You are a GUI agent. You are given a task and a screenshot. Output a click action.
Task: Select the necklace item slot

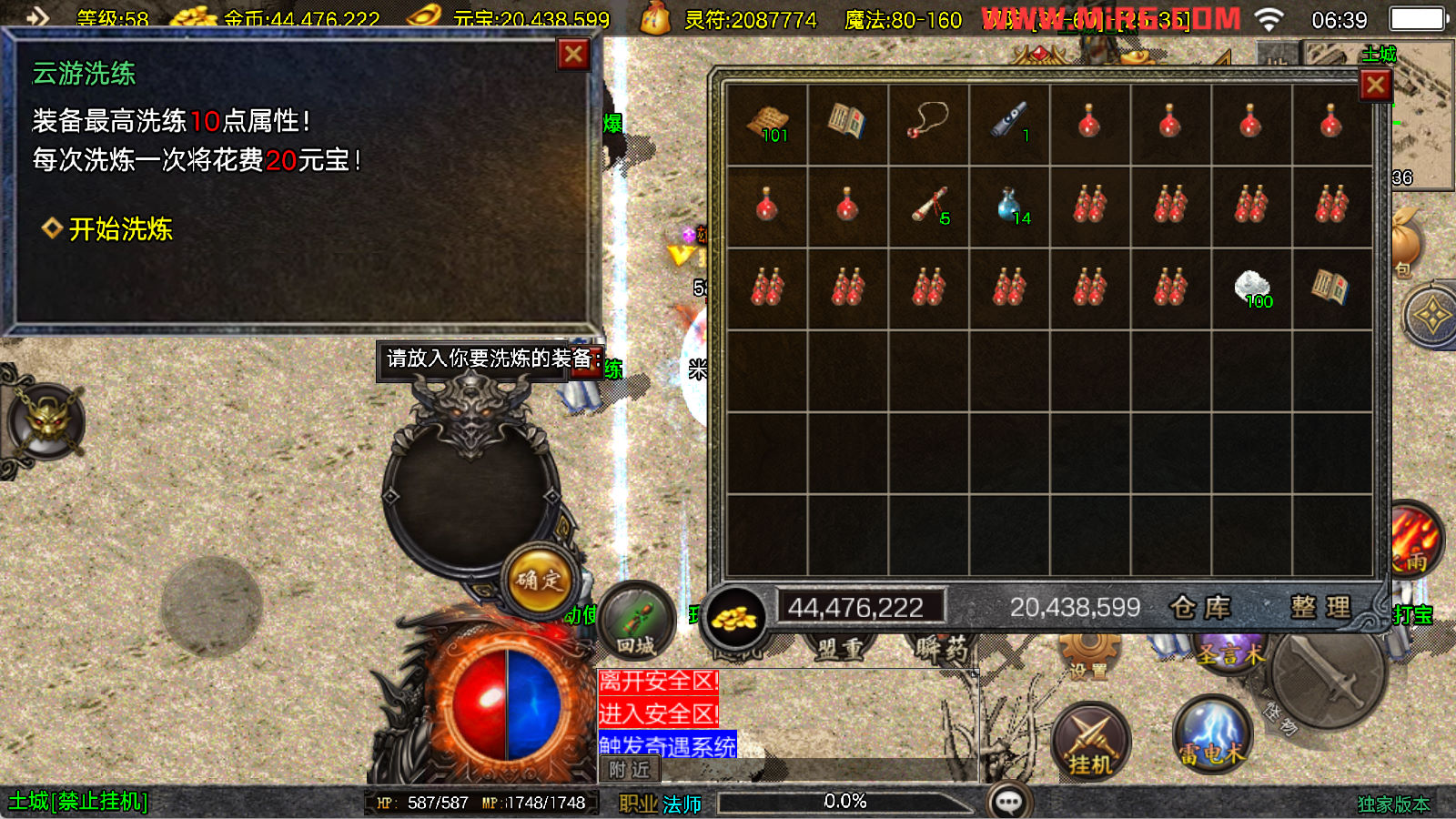[928, 124]
